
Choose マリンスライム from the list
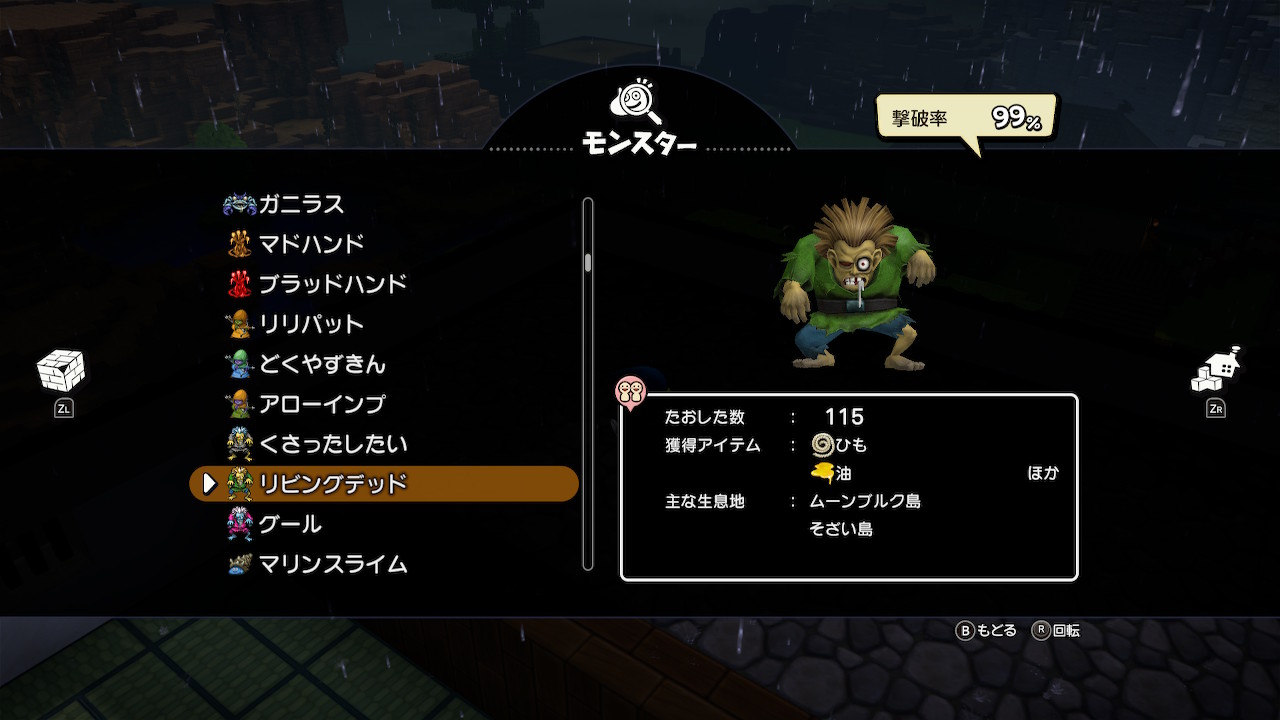332,564
